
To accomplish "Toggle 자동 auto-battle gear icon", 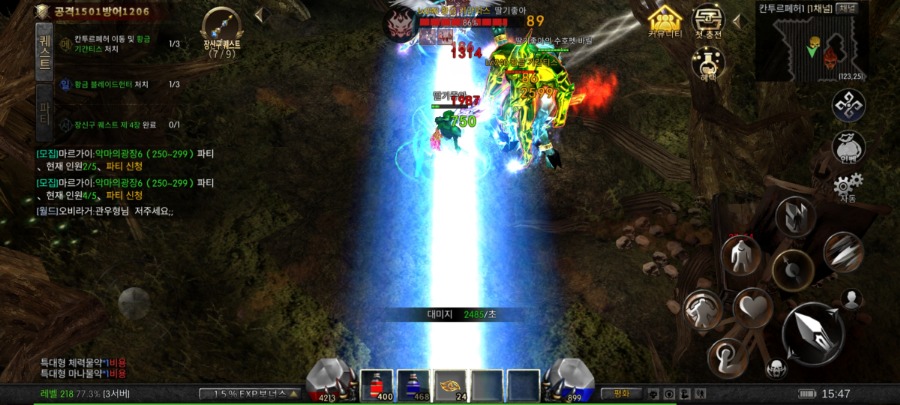I will [x=848, y=186].
